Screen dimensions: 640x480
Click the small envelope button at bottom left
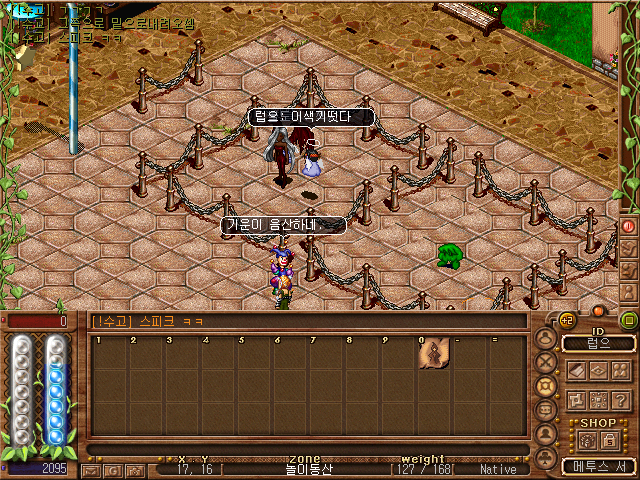click(91, 469)
